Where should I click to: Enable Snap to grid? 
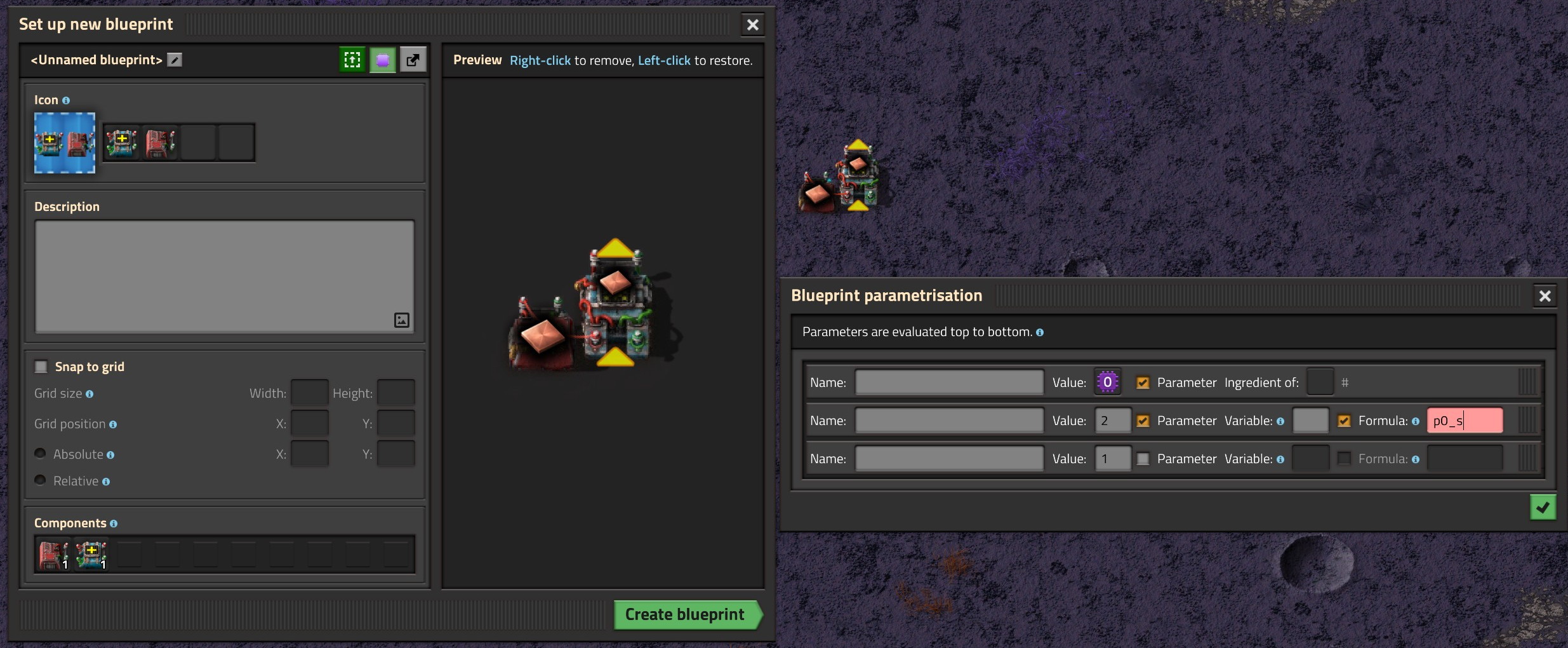click(40, 366)
